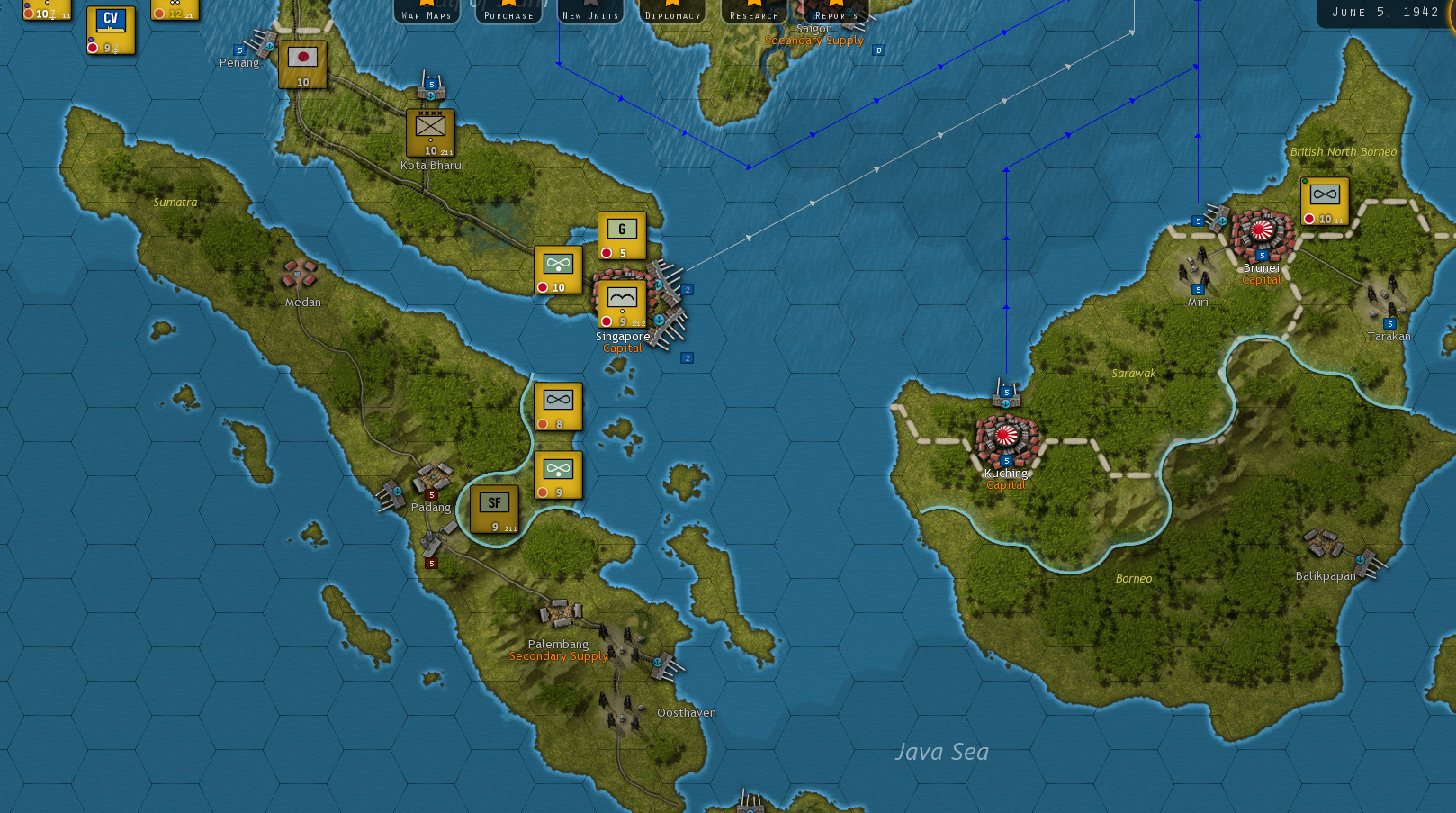Toggle the star above Diplomacy
The height and width of the screenshot is (813, 1456).
(672, 4)
